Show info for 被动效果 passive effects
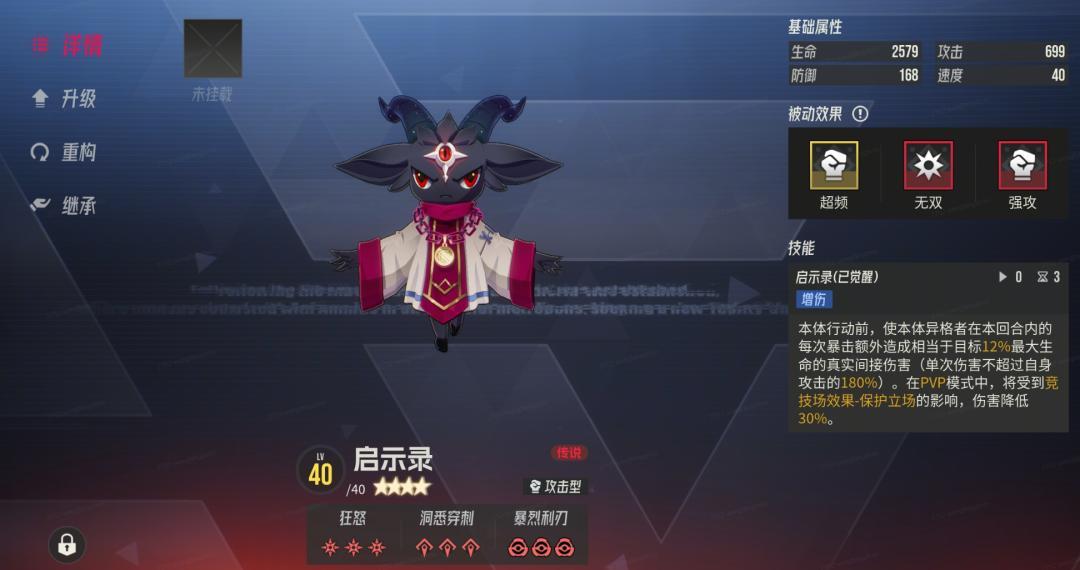1080x570 pixels. (860, 114)
